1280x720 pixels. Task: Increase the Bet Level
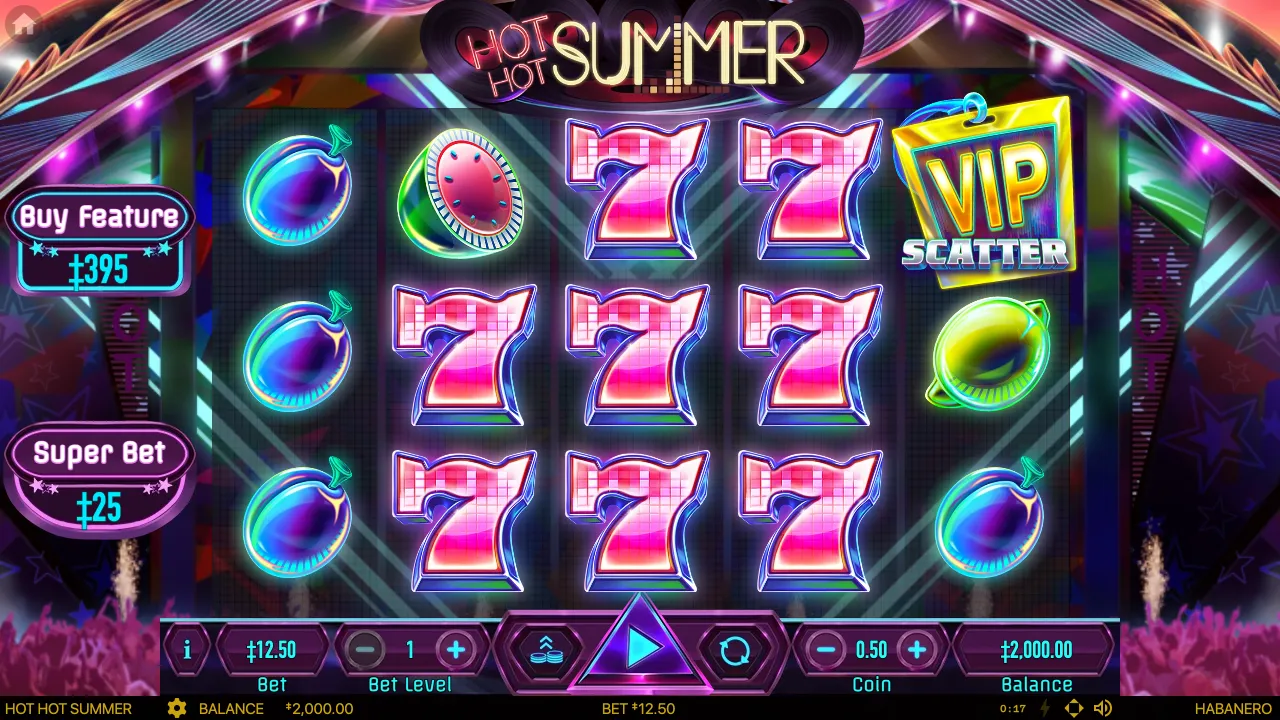point(456,650)
